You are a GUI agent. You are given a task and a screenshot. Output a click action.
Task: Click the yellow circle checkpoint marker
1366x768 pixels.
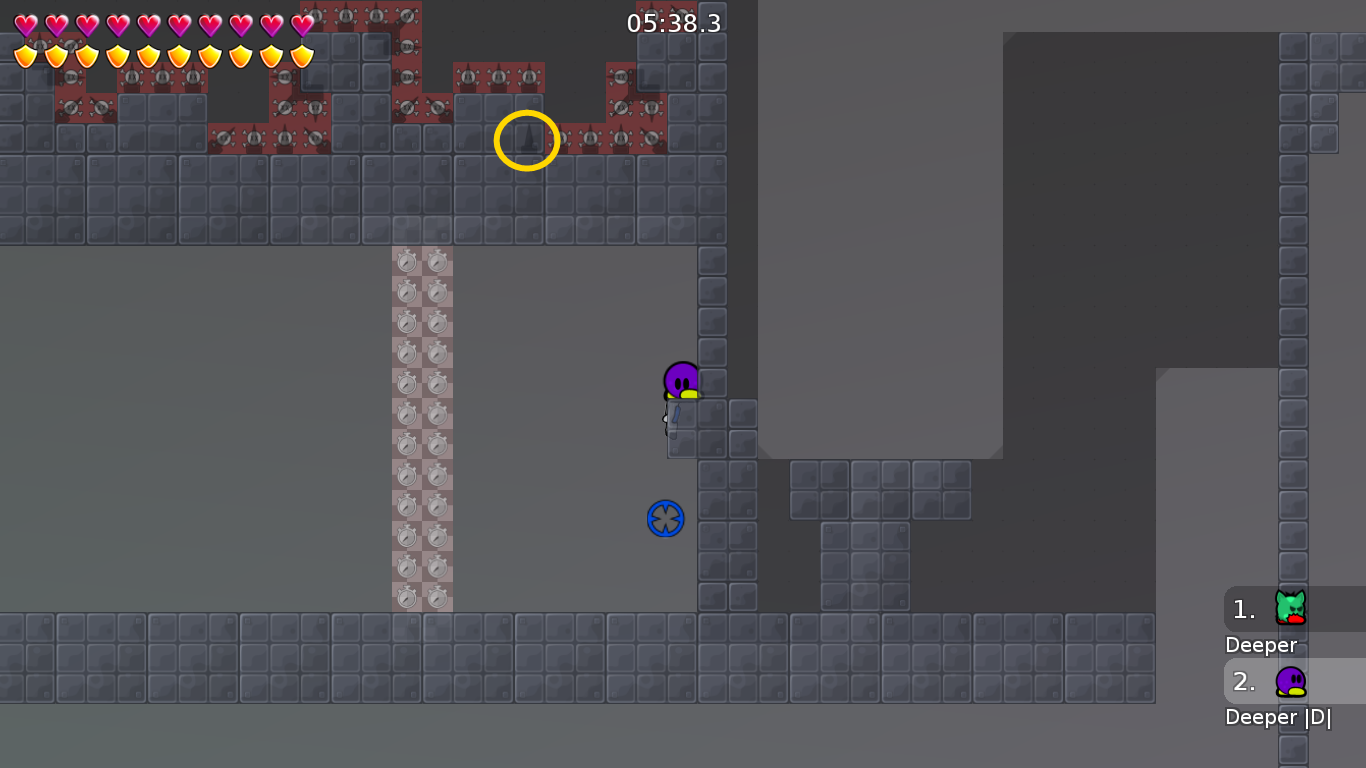coord(527,140)
